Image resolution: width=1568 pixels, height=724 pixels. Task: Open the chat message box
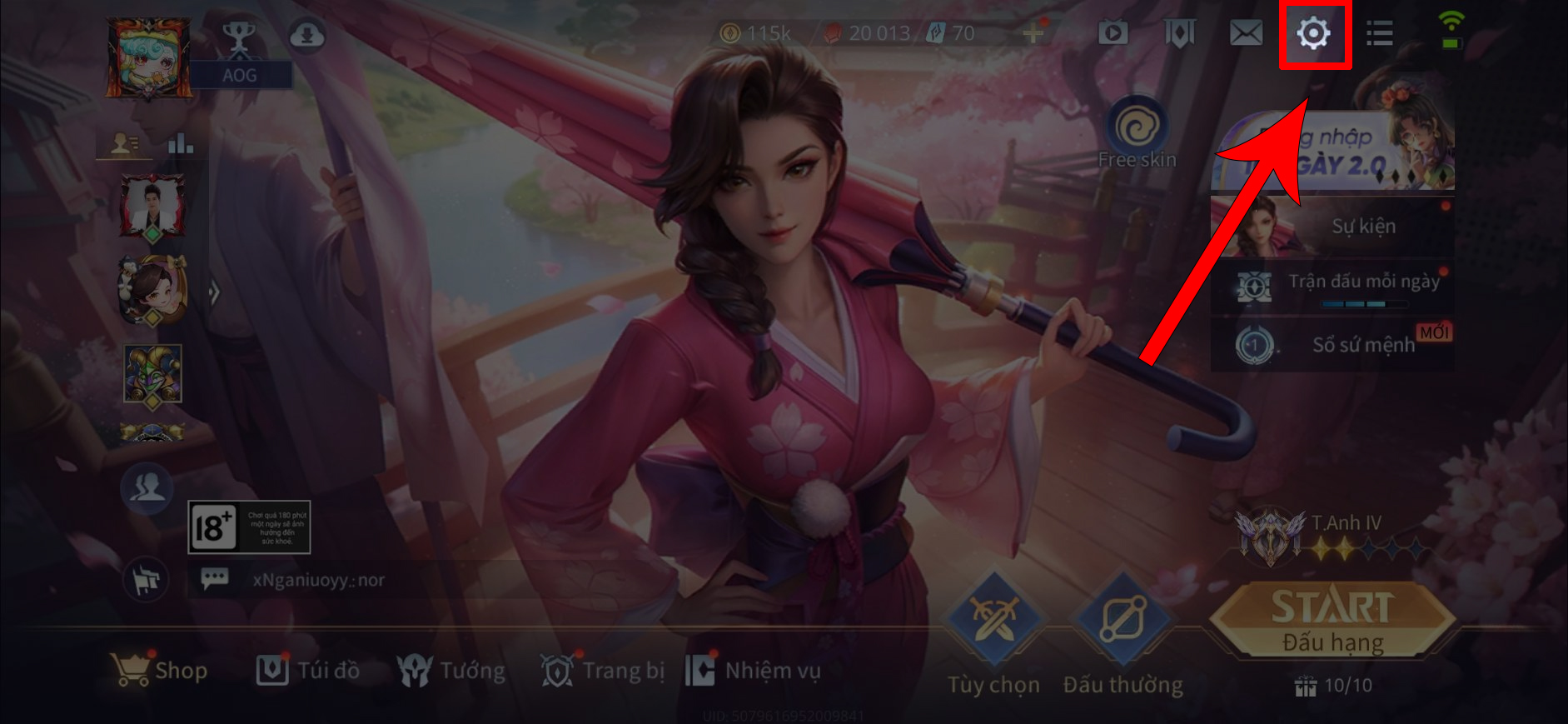point(215,579)
